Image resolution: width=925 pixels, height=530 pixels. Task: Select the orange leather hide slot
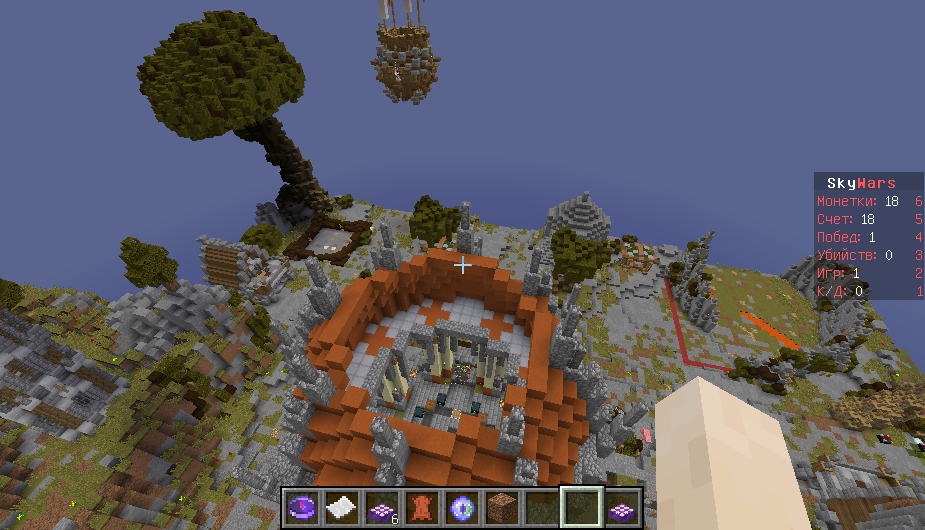tap(421, 507)
